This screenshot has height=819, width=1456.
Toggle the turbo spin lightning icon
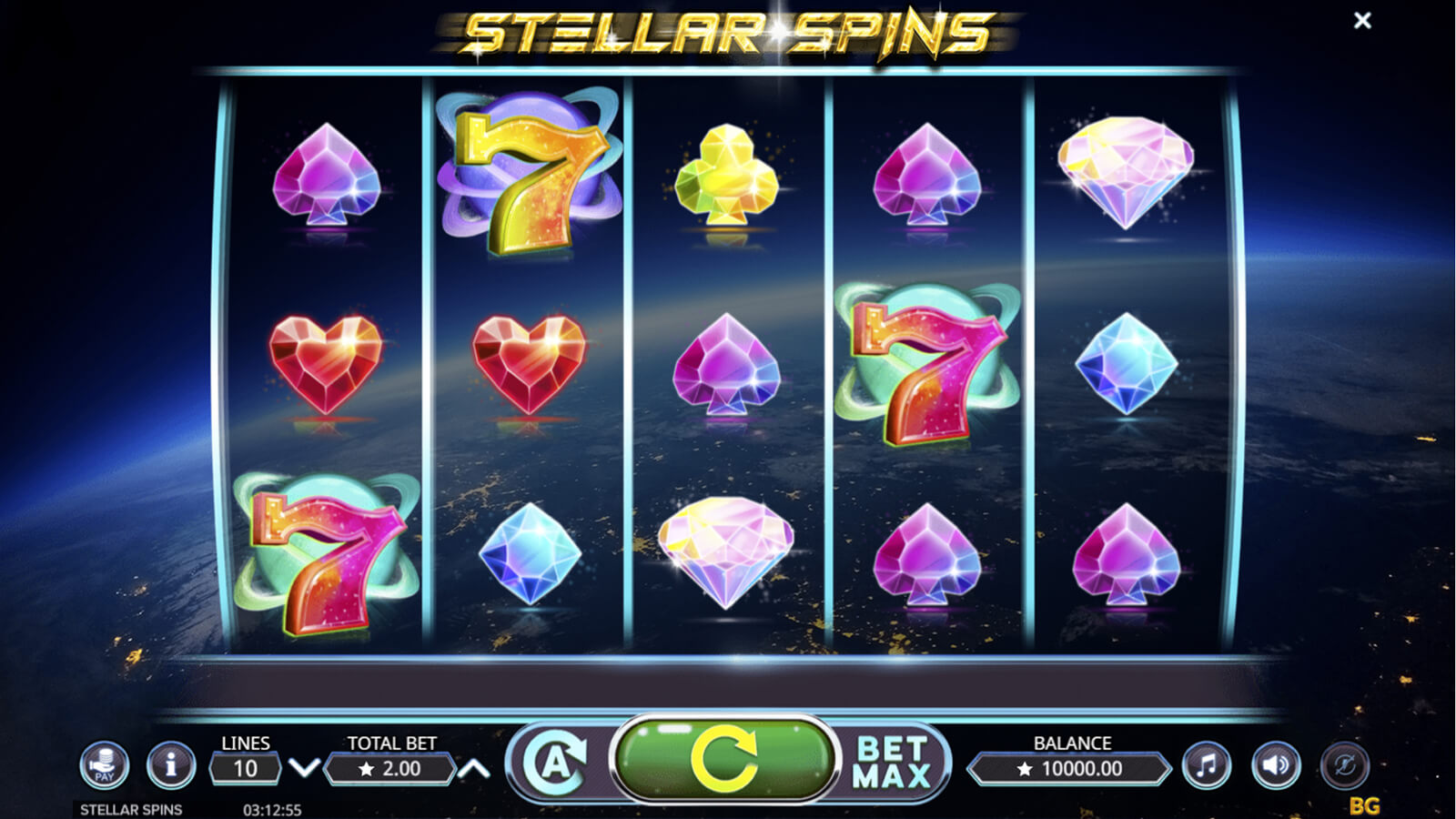point(1344,766)
